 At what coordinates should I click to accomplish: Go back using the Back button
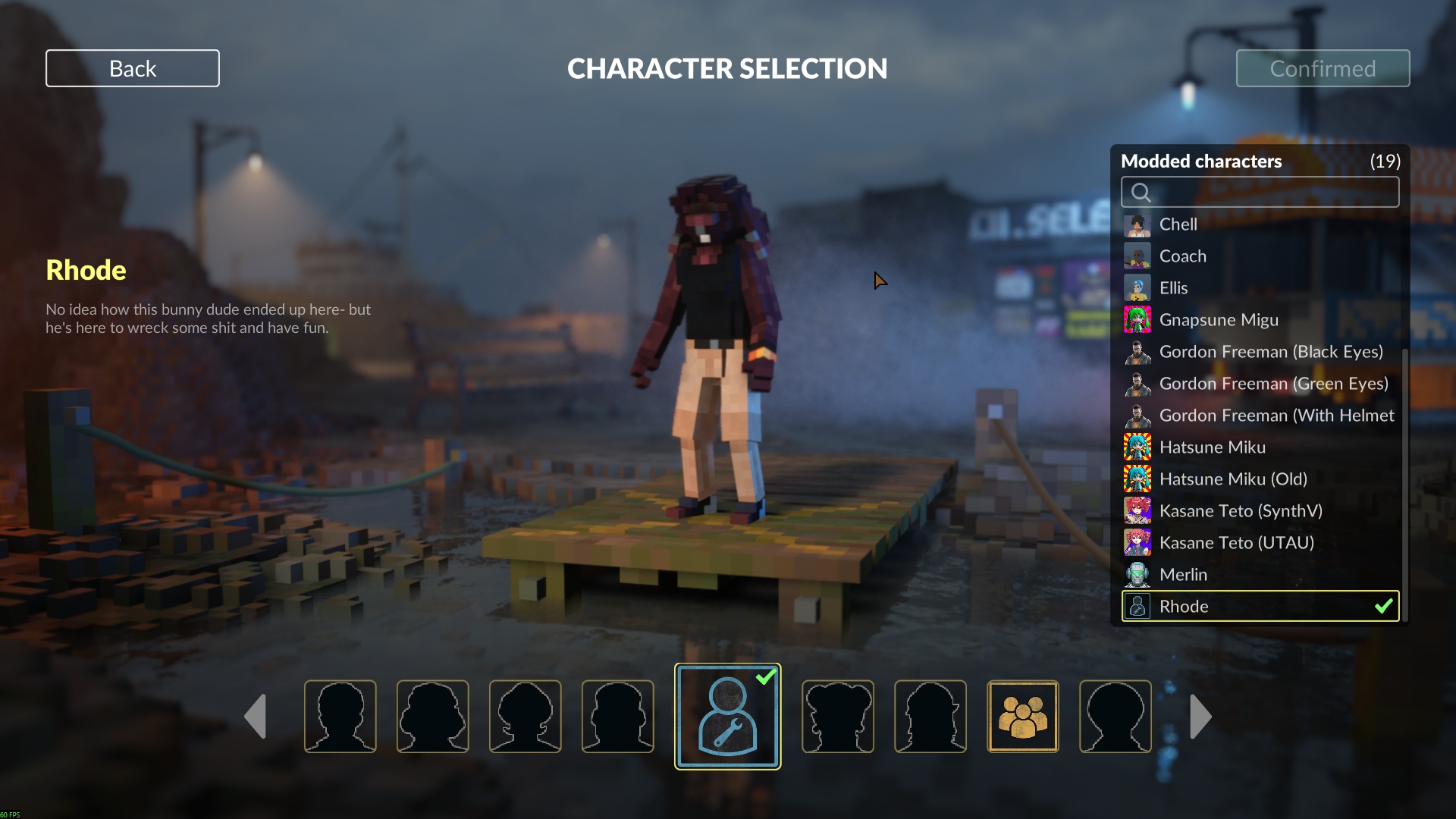point(133,68)
